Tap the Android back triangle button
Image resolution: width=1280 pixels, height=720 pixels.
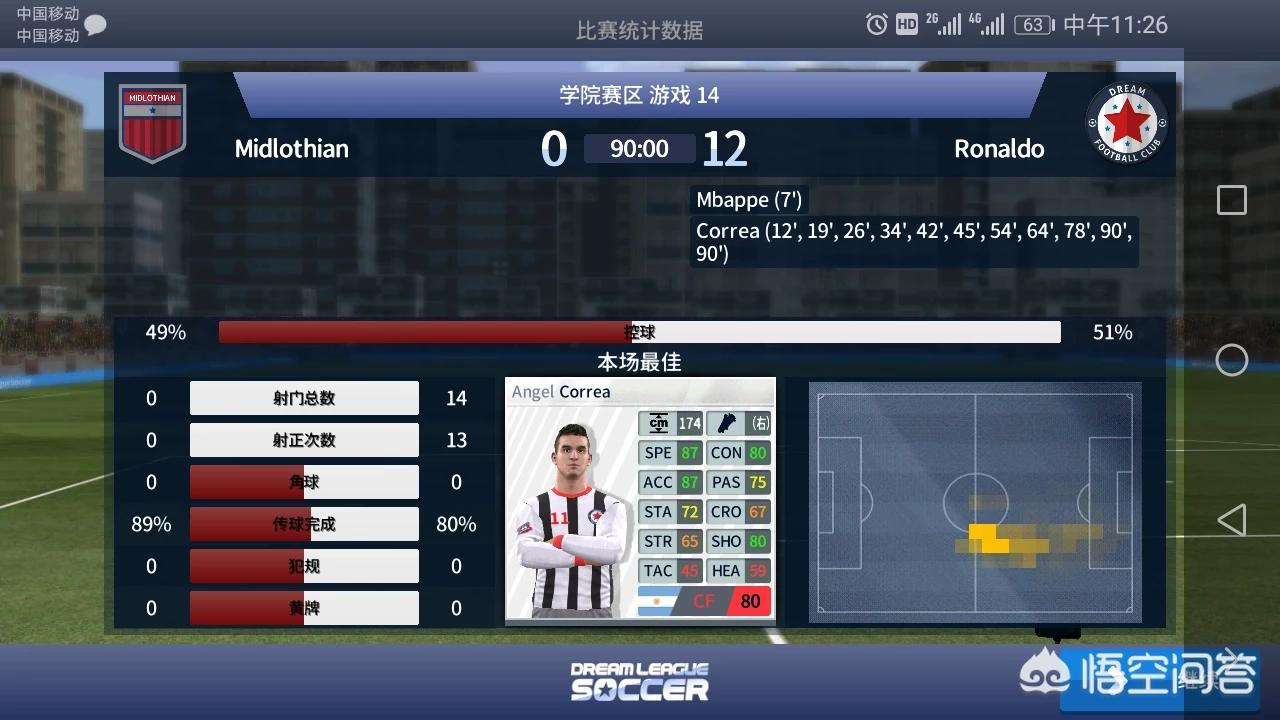click(1231, 520)
